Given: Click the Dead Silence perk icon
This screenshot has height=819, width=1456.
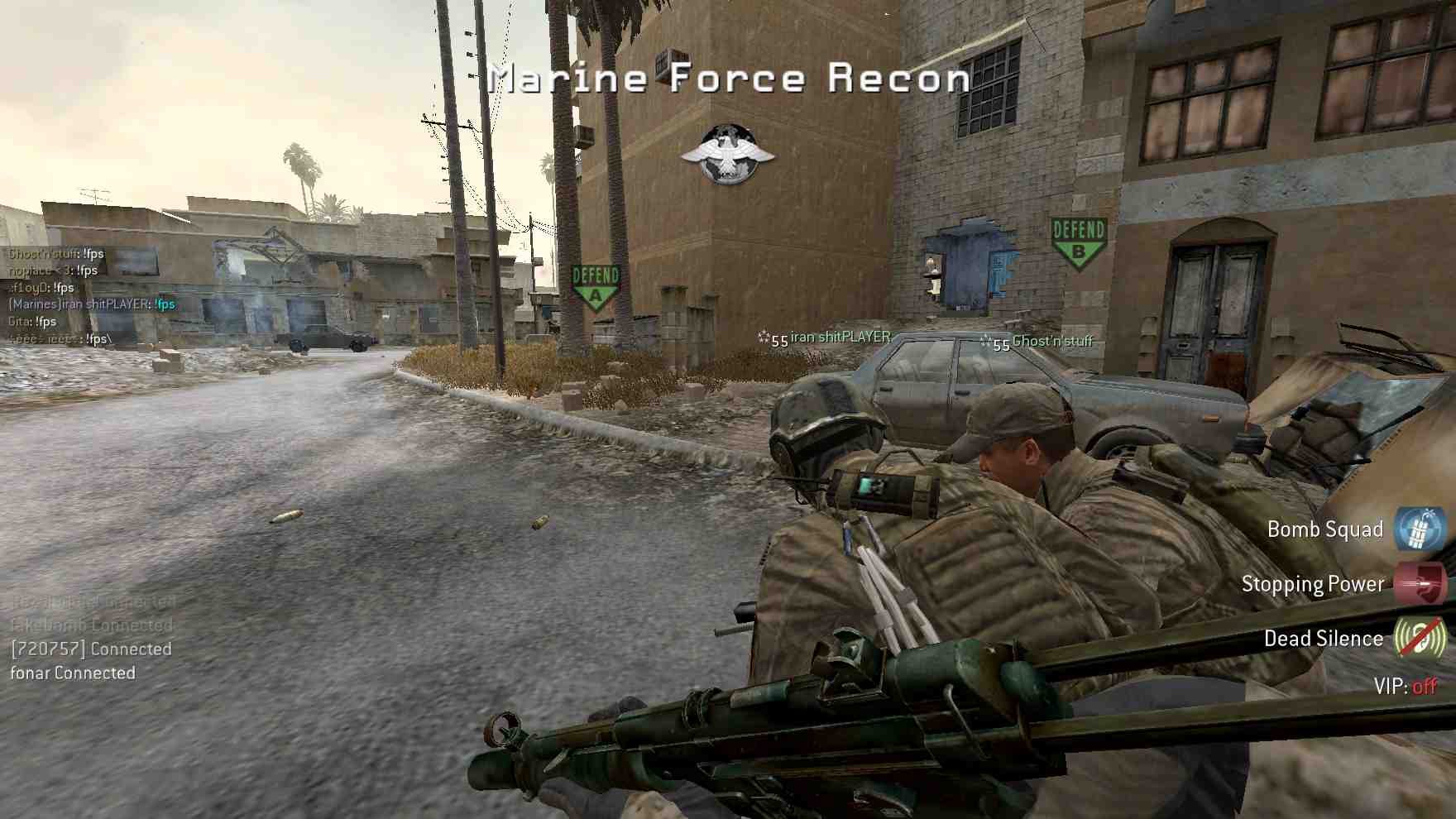Looking at the screenshot, I should click(x=1420, y=638).
